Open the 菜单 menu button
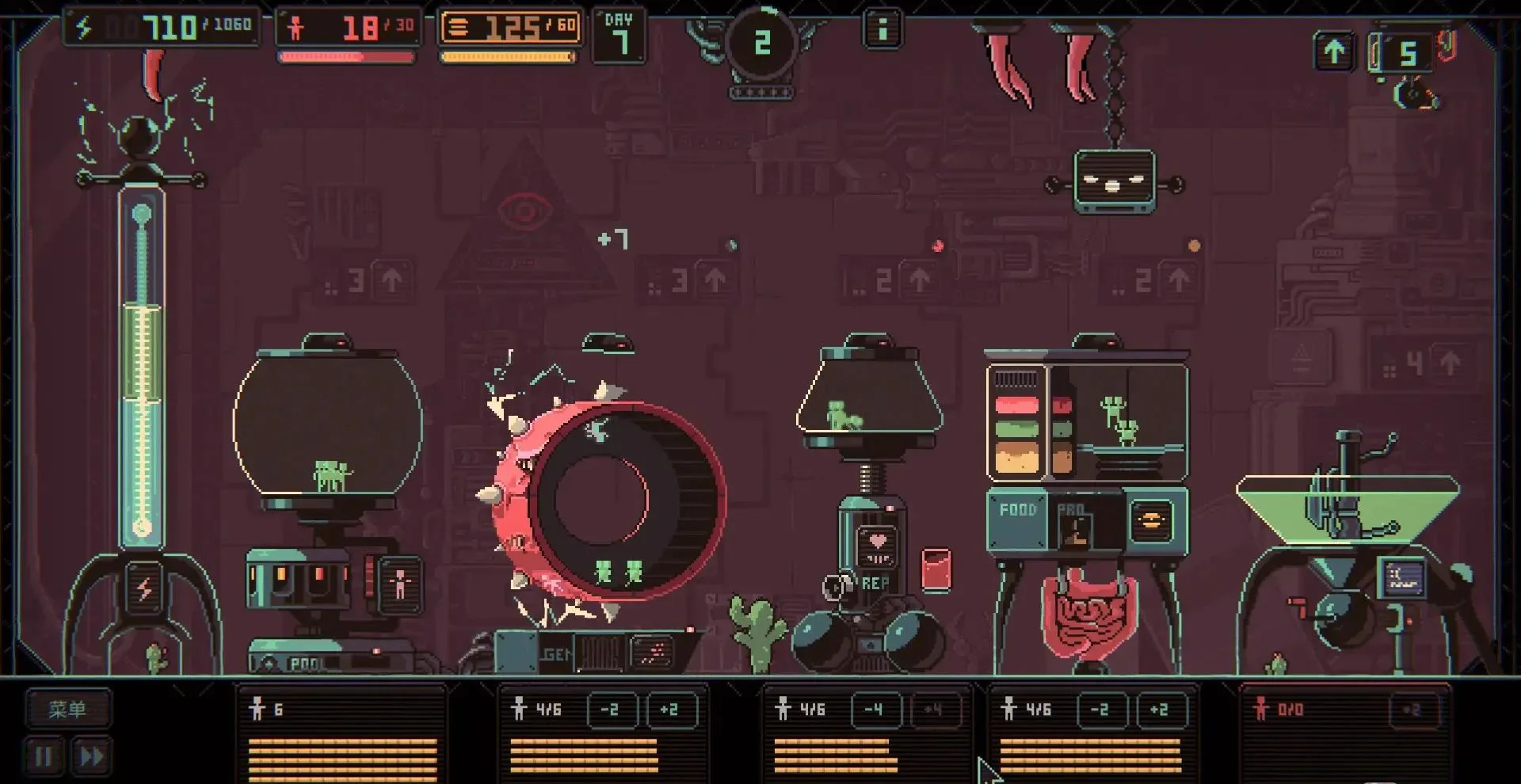Image resolution: width=1521 pixels, height=784 pixels. click(67, 709)
